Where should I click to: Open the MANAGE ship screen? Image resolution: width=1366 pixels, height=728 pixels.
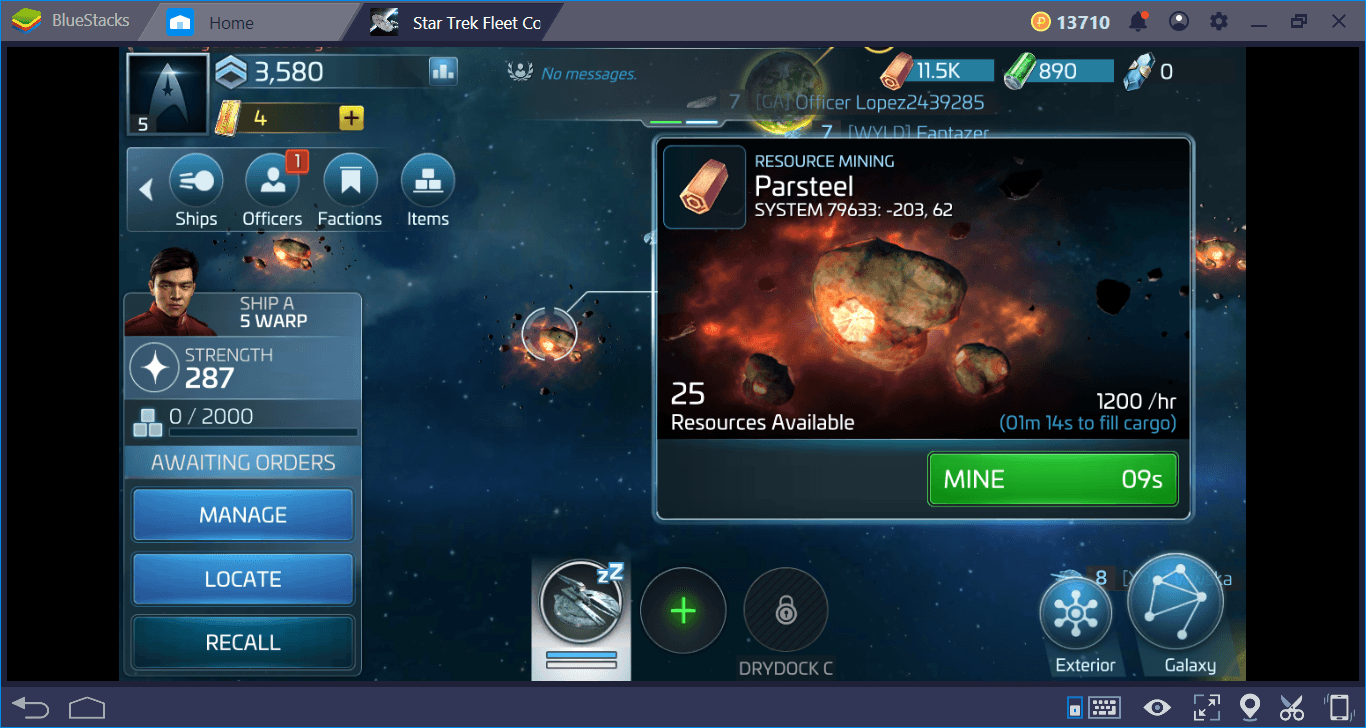pos(243,515)
